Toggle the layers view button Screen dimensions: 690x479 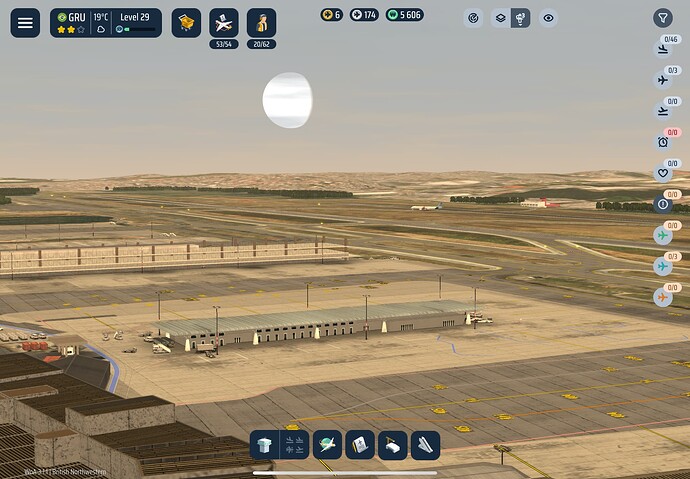[500, 18]
